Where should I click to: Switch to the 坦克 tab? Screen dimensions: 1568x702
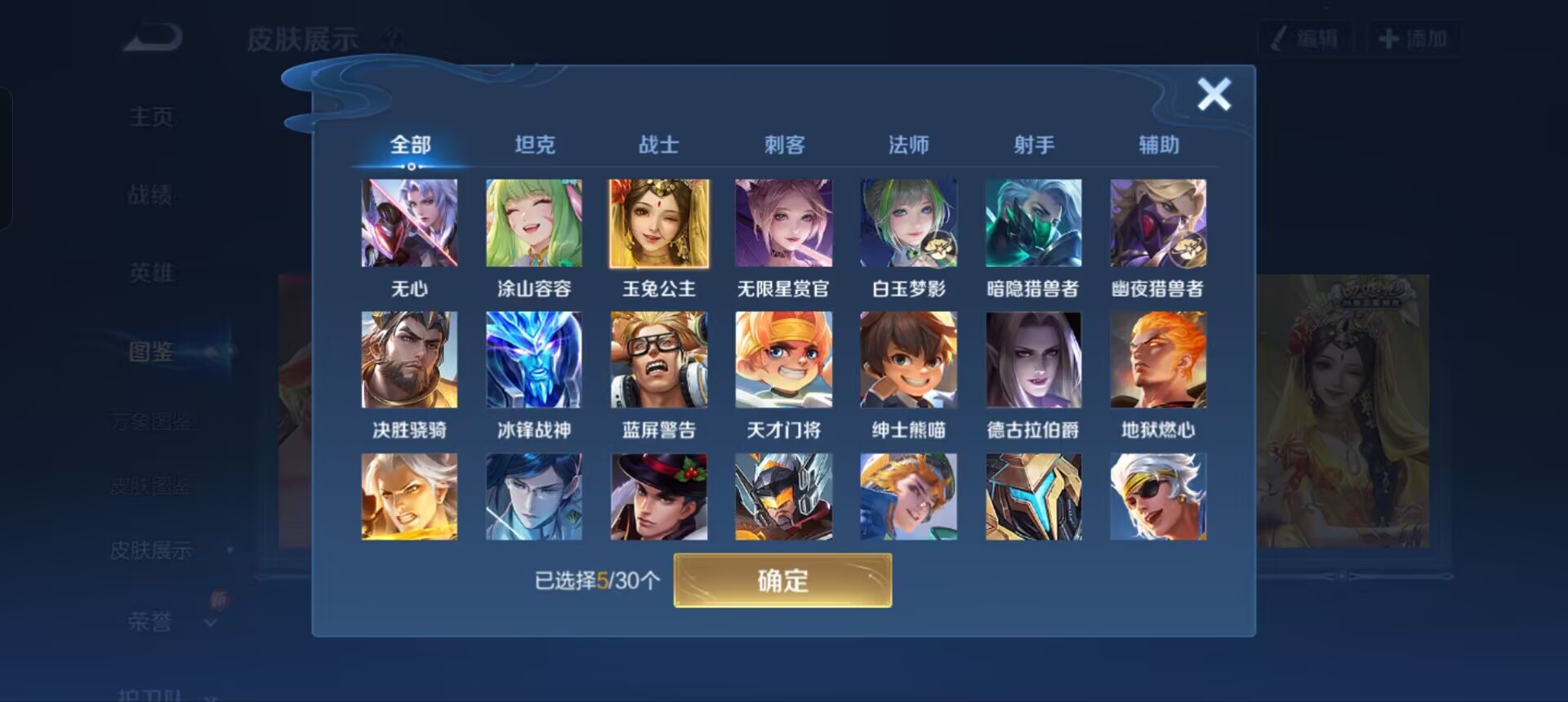click(x=535, y=144)
